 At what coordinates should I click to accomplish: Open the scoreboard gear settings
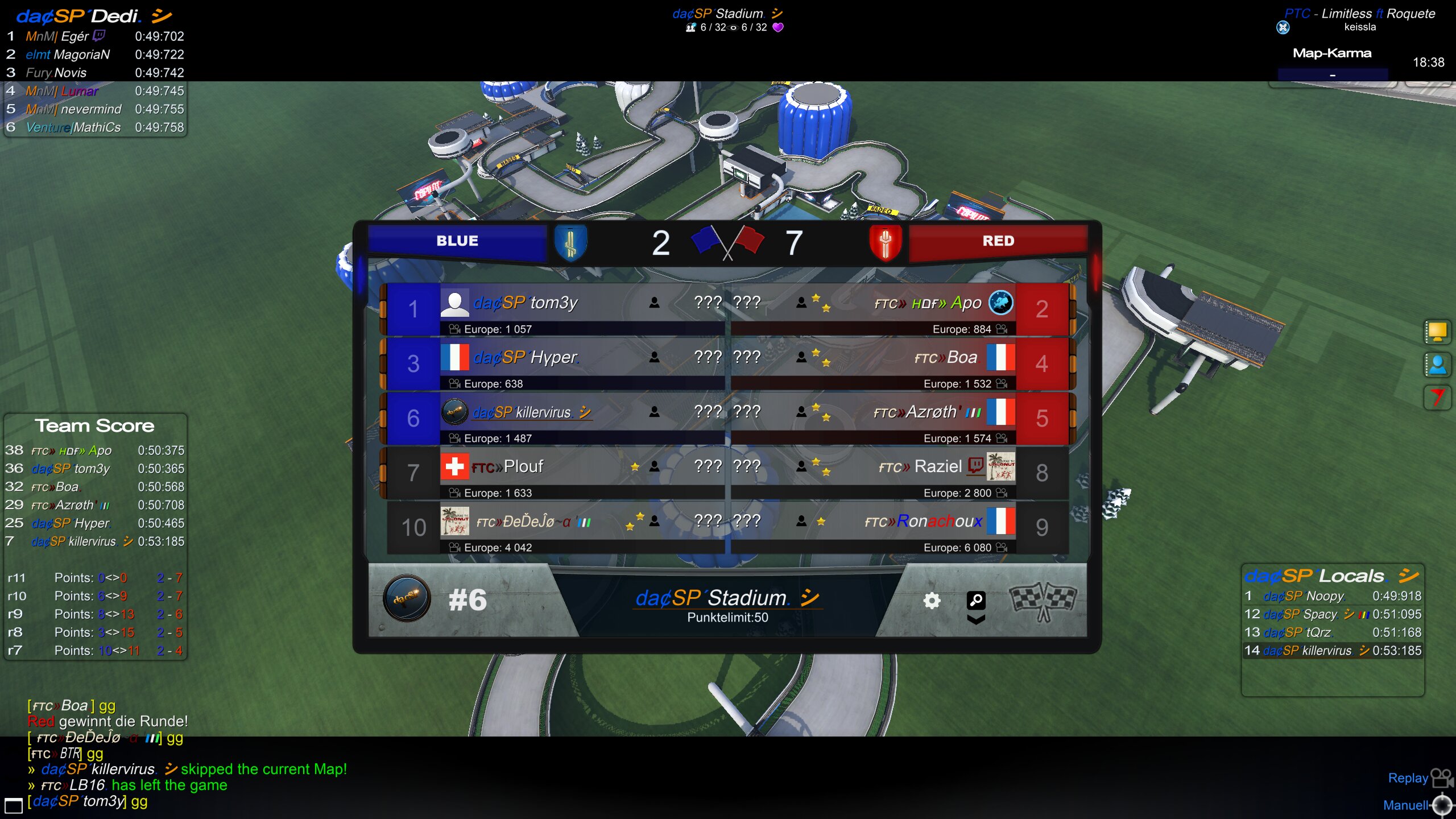click(932, 601)
